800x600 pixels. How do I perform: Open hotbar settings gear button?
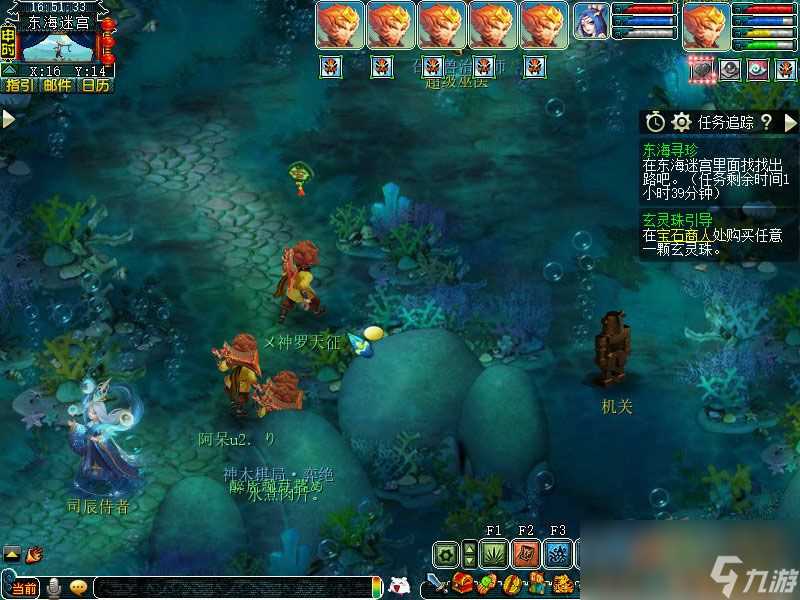click(x=447, y=553)
